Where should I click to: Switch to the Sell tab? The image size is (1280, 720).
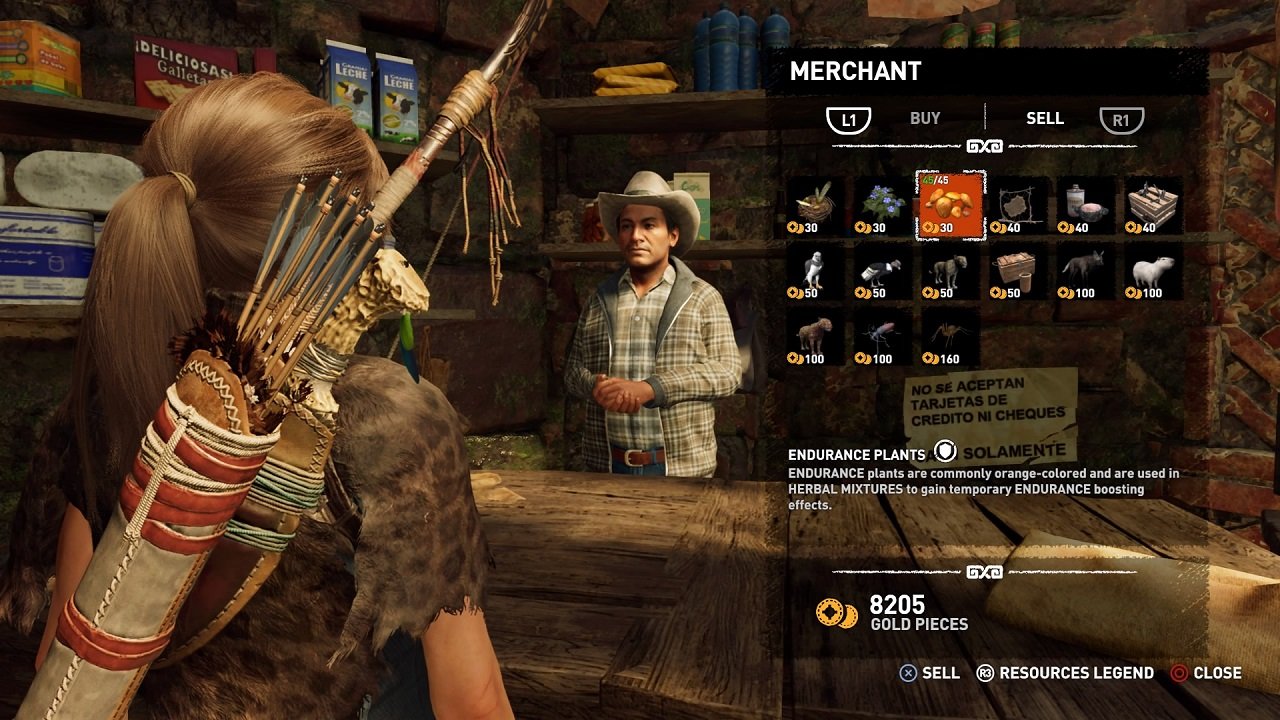(x=1044, y=119)
